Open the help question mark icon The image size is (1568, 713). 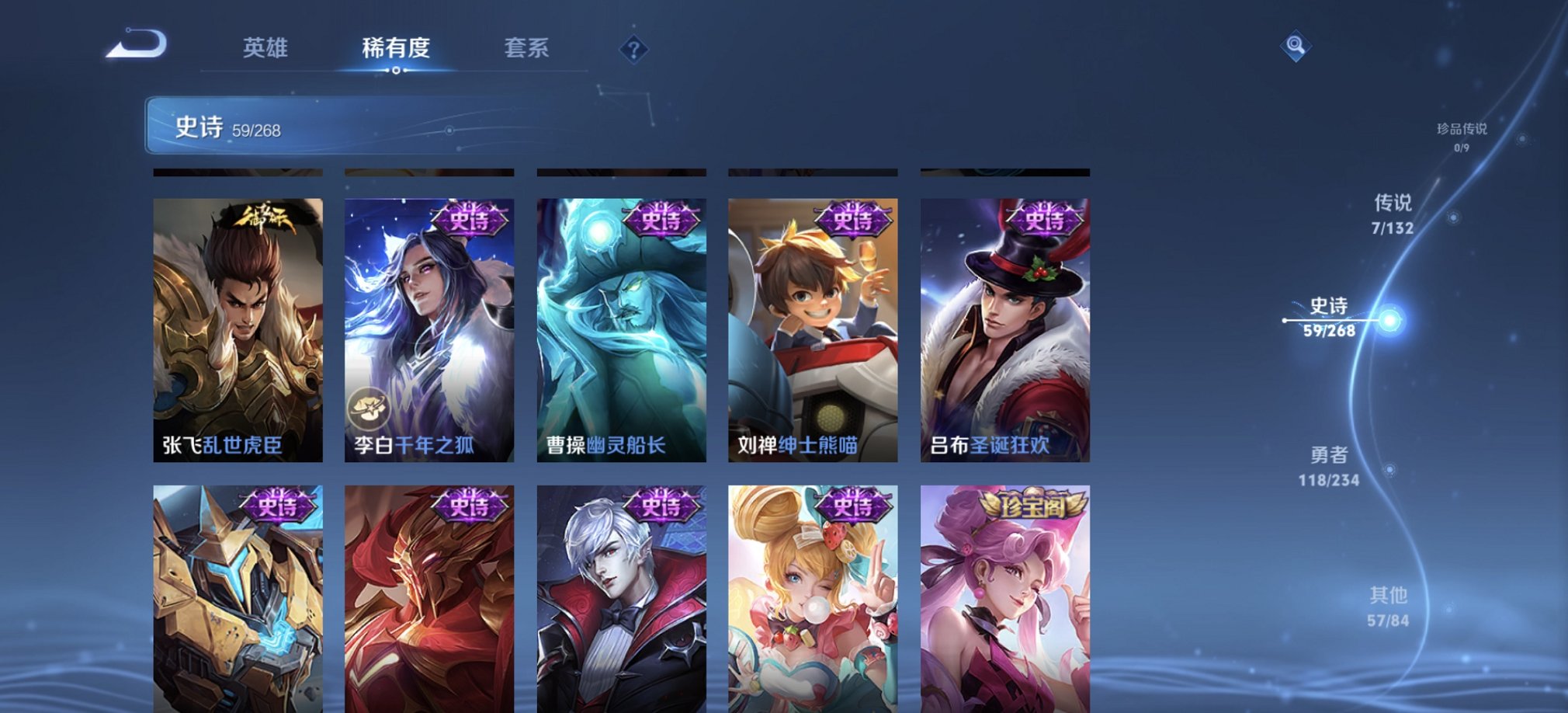point(637,50)
